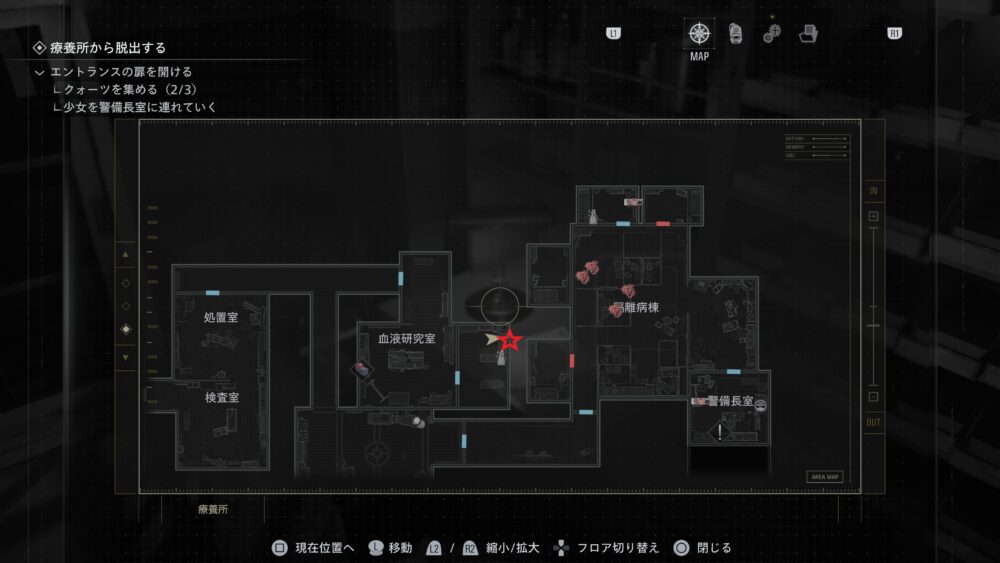The width and height of the screenshot is (1000, 563).
Task: Go down a floor with the down arrow
Action: click(x=125, y=357)
